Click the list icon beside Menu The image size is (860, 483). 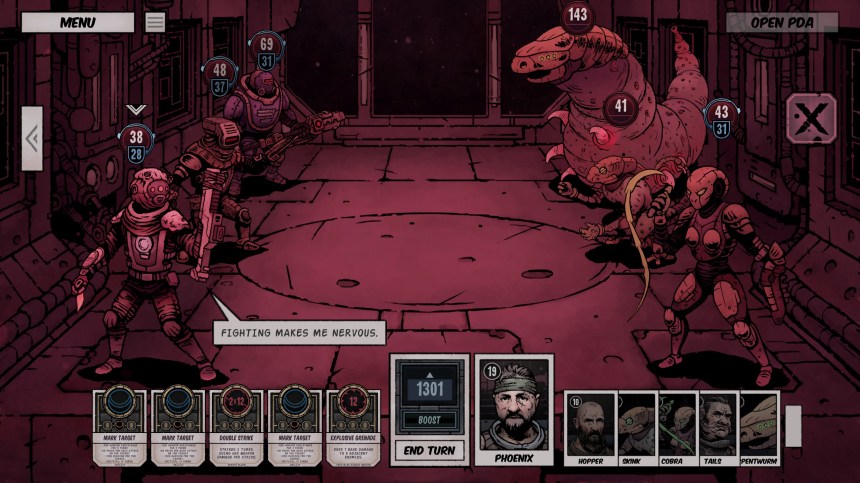(155, 22)
